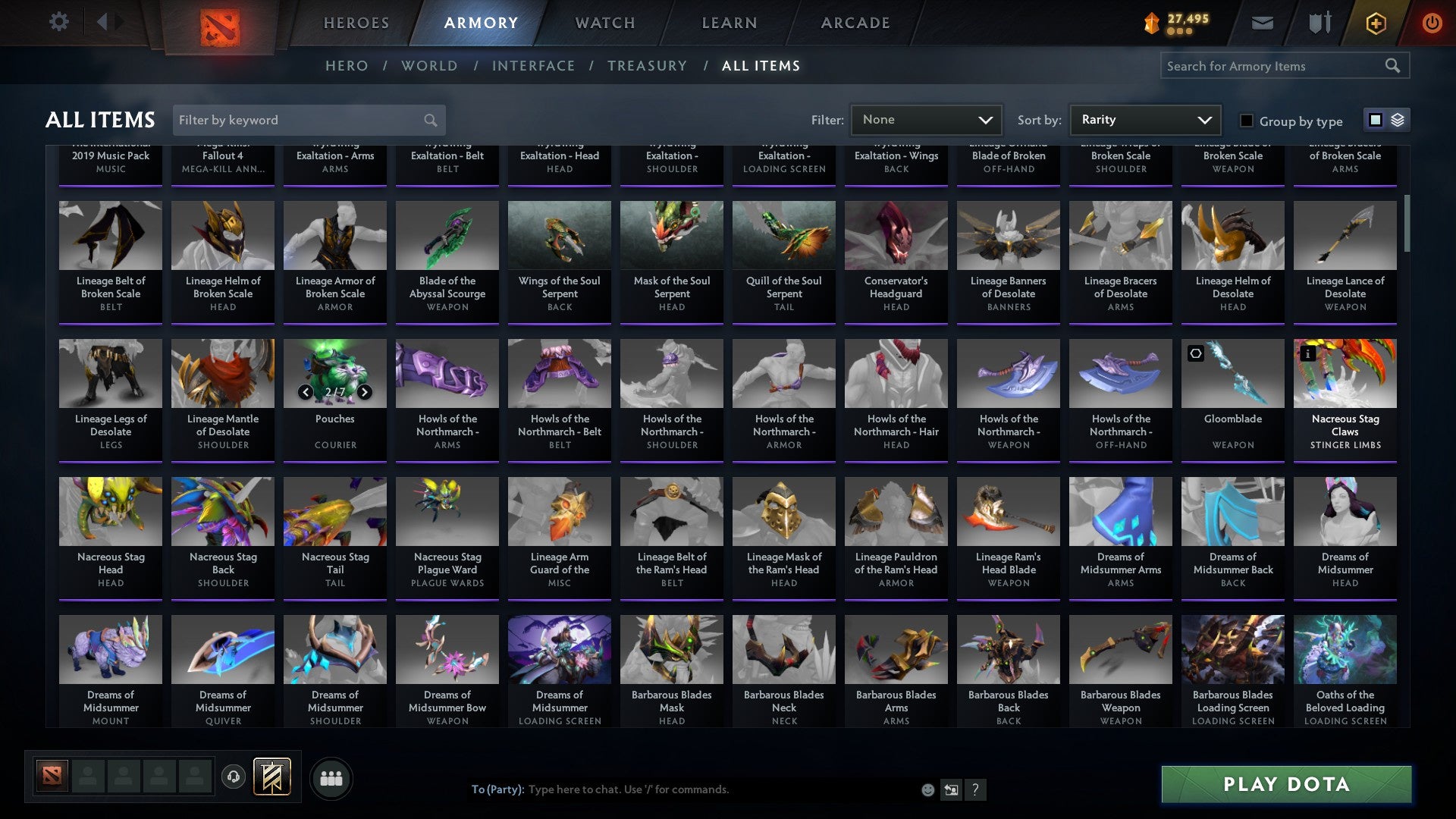
Task: Click the Armory search magnifier icon
Action: point(1394,66)
